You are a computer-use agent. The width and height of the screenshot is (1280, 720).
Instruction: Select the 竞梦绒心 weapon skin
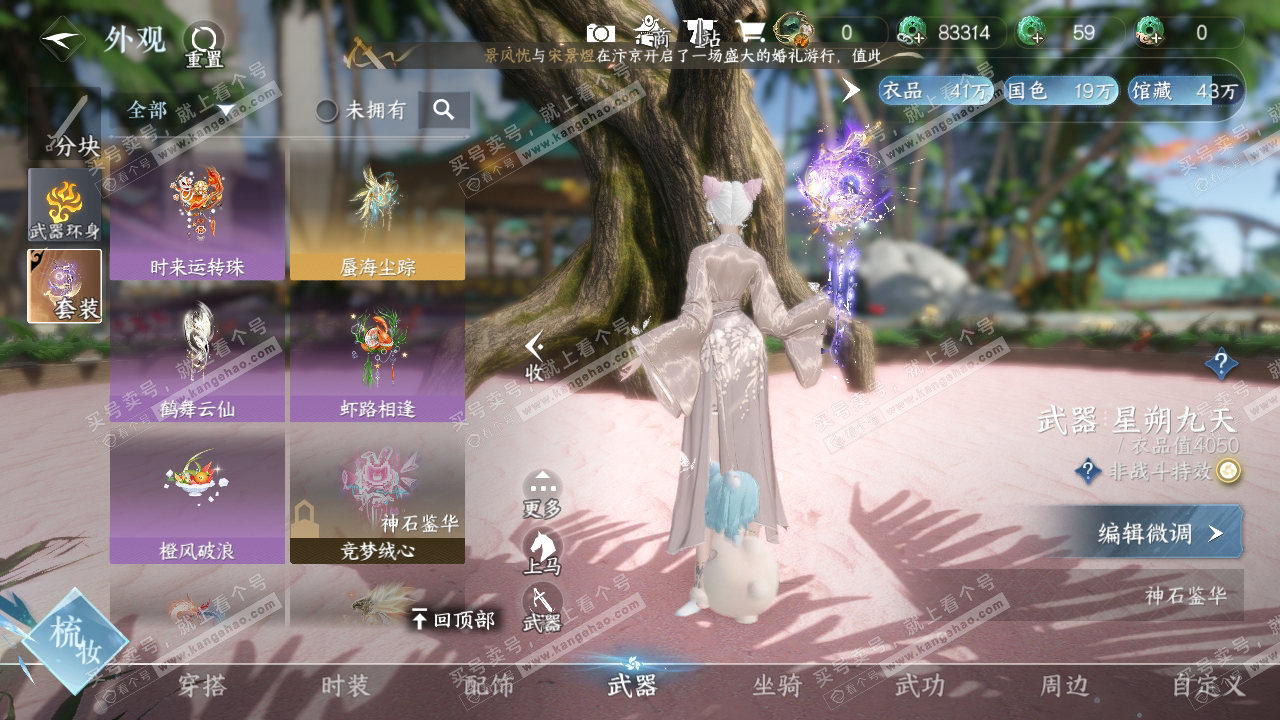[x=377, y=498]
